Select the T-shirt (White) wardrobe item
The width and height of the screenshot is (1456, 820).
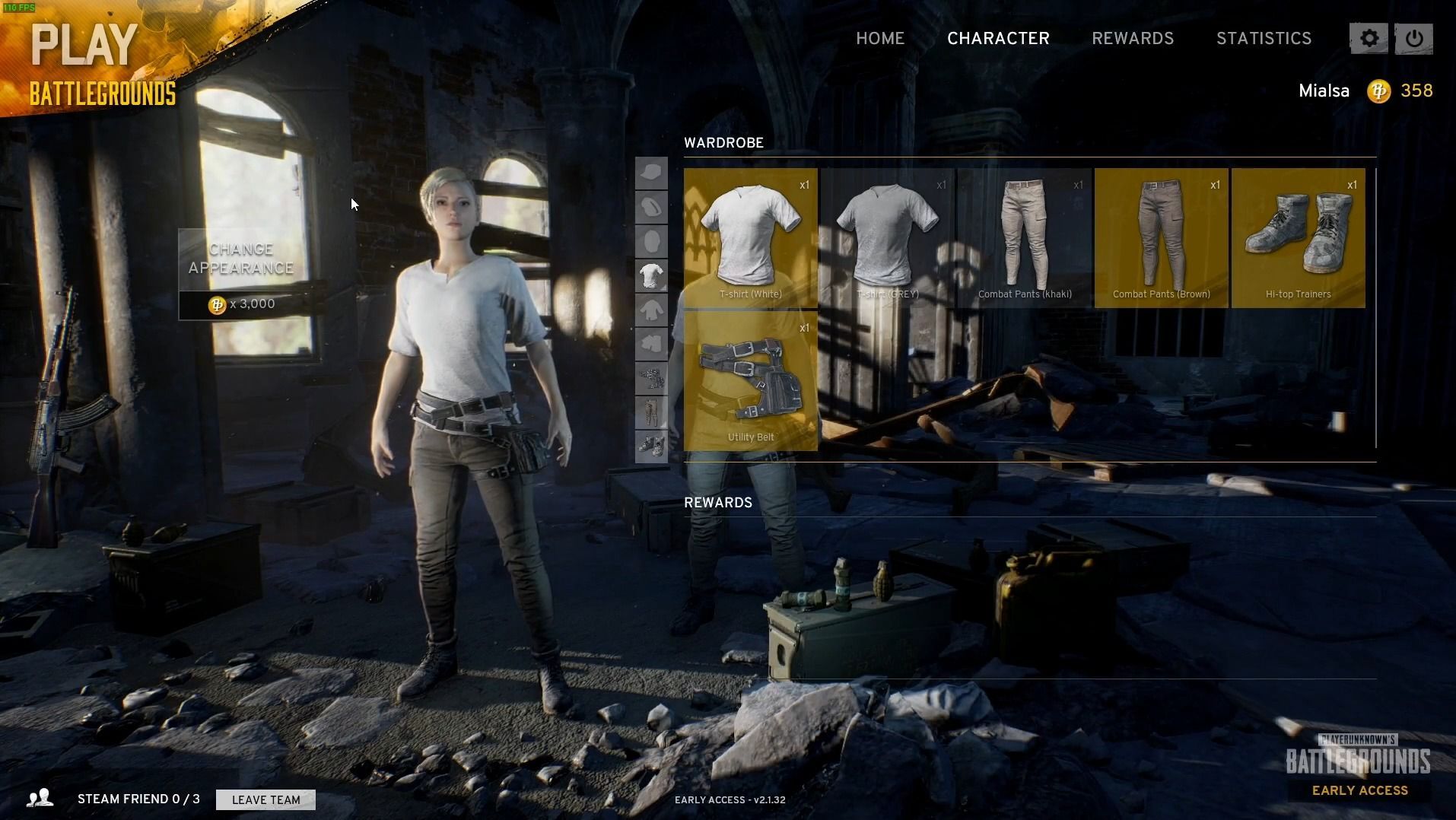pyautogui.click(x=751, y=237)
